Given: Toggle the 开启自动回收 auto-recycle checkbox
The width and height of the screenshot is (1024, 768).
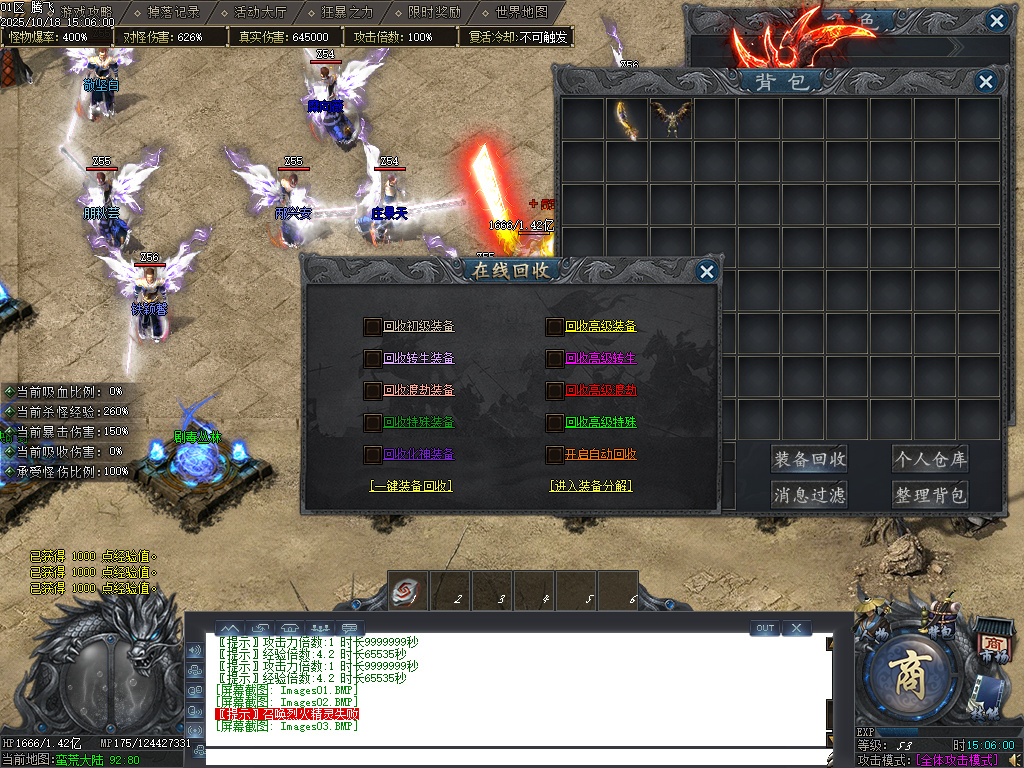Looking at the screenshot, I should click(554, 454).
